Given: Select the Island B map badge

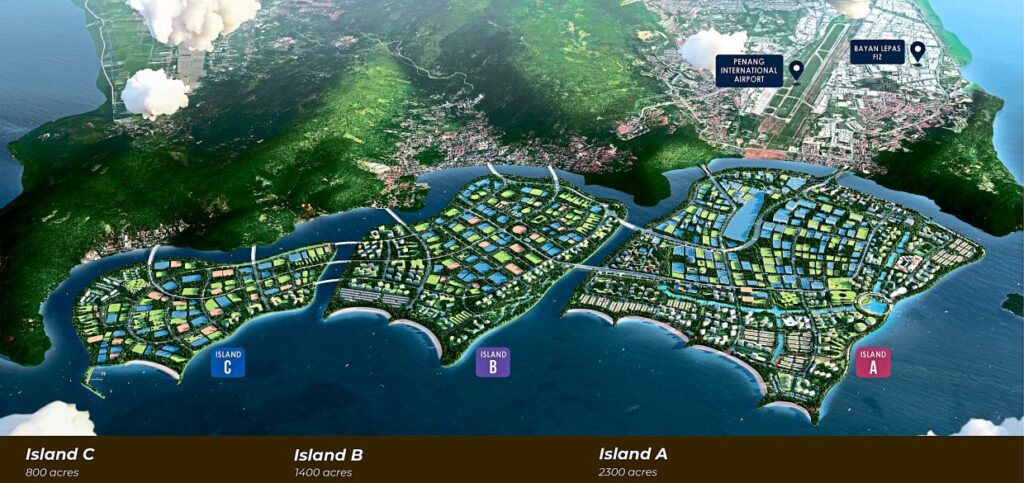Looking at the screenshot, I should tap(493, 361).
